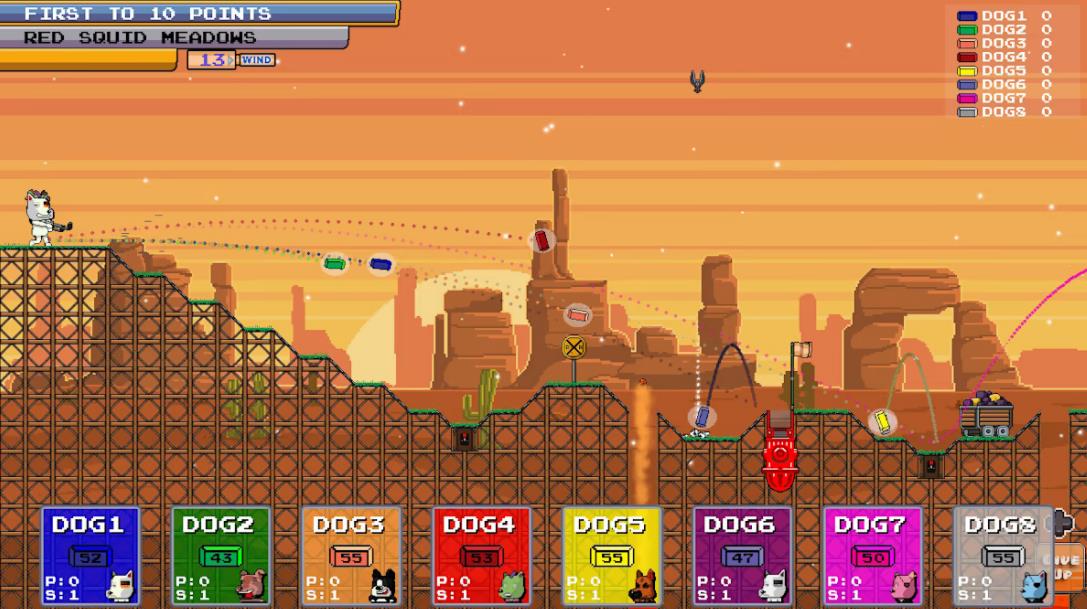
Task: Select the blue DOG1 player card
Action: (90, 556)
